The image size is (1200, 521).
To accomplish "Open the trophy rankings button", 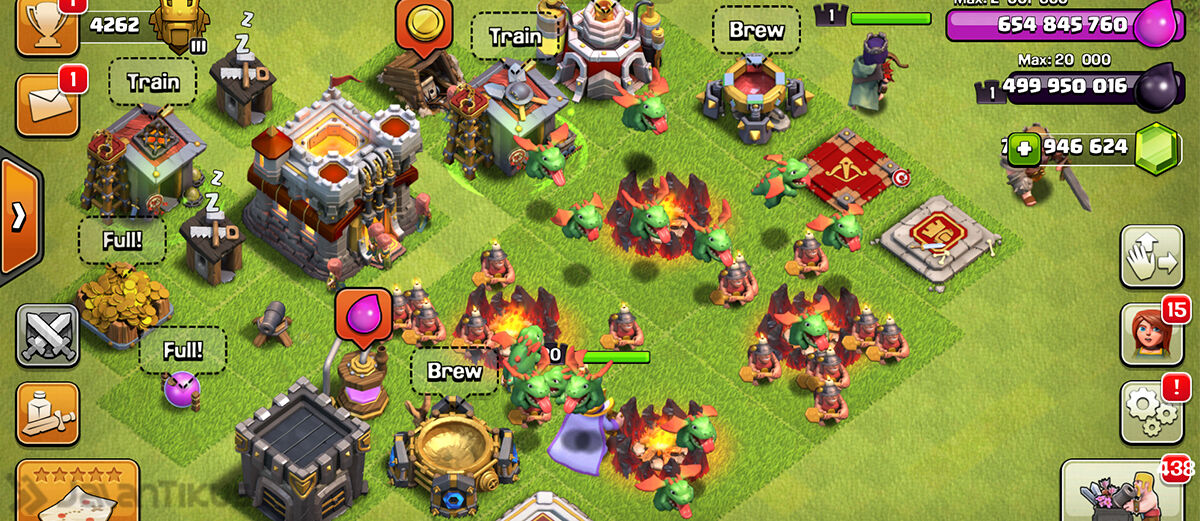I will [x=47, y=26].
